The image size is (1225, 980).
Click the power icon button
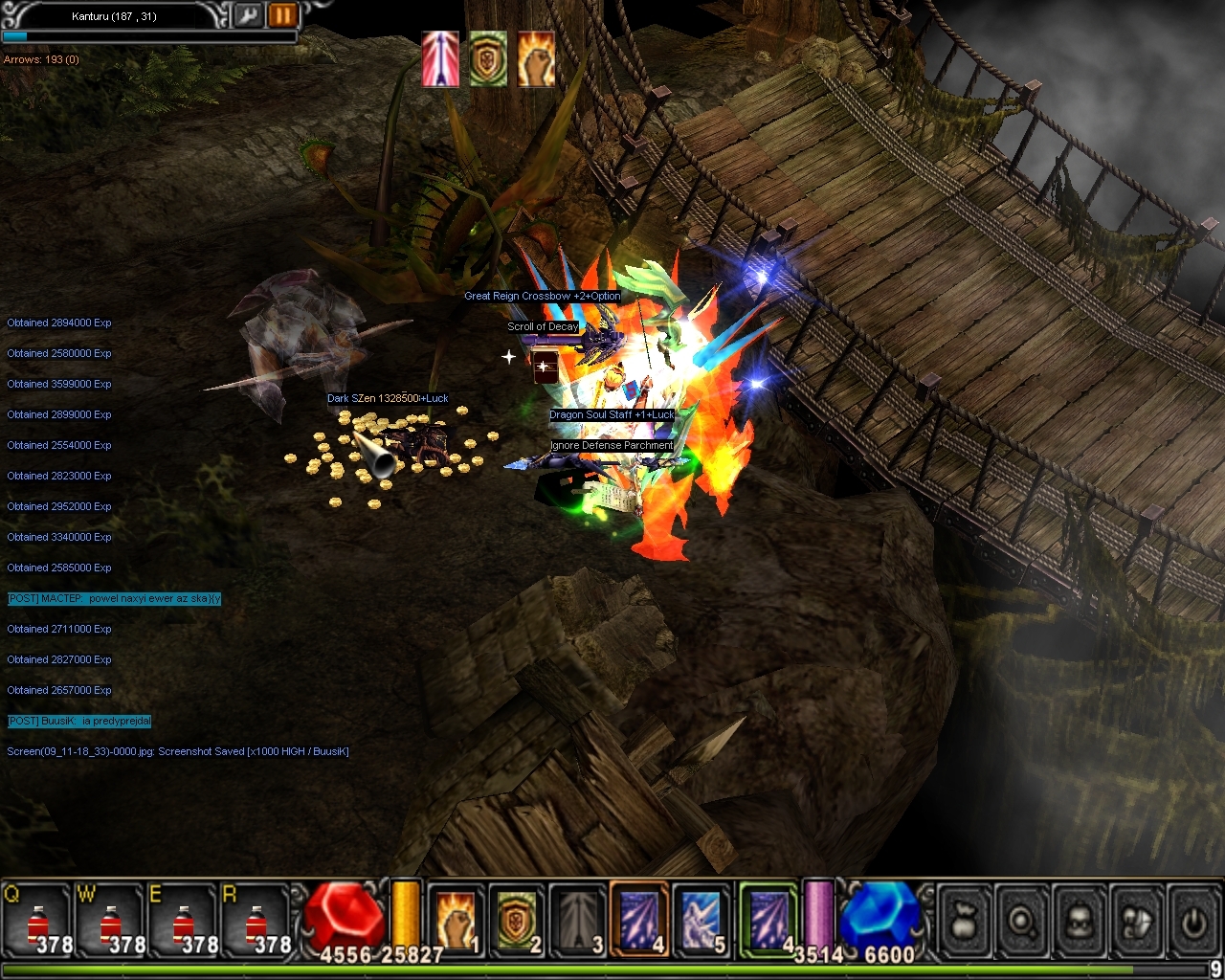[x=1192, y=921]
